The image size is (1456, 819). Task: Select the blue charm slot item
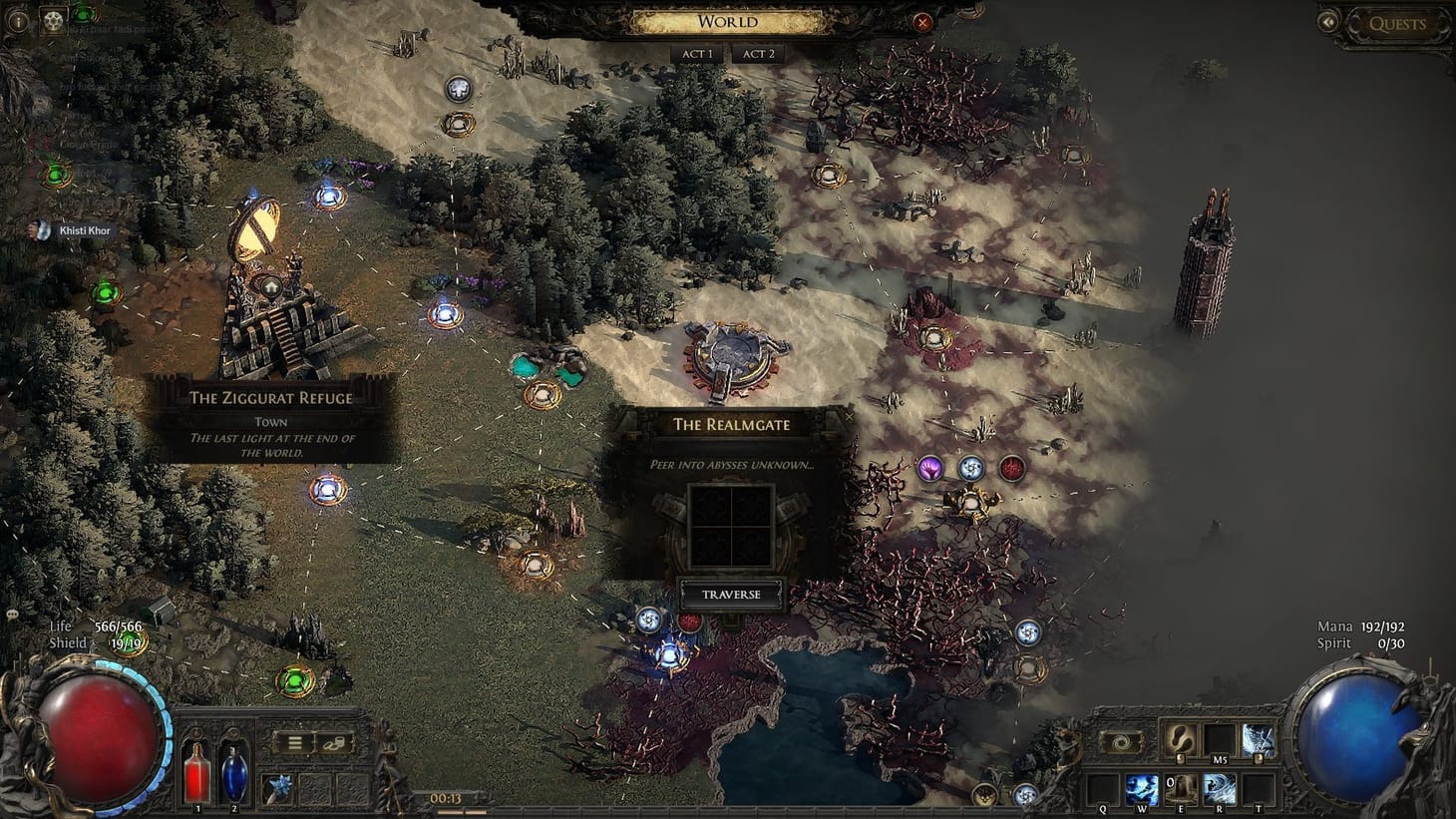tap(278, 787)
